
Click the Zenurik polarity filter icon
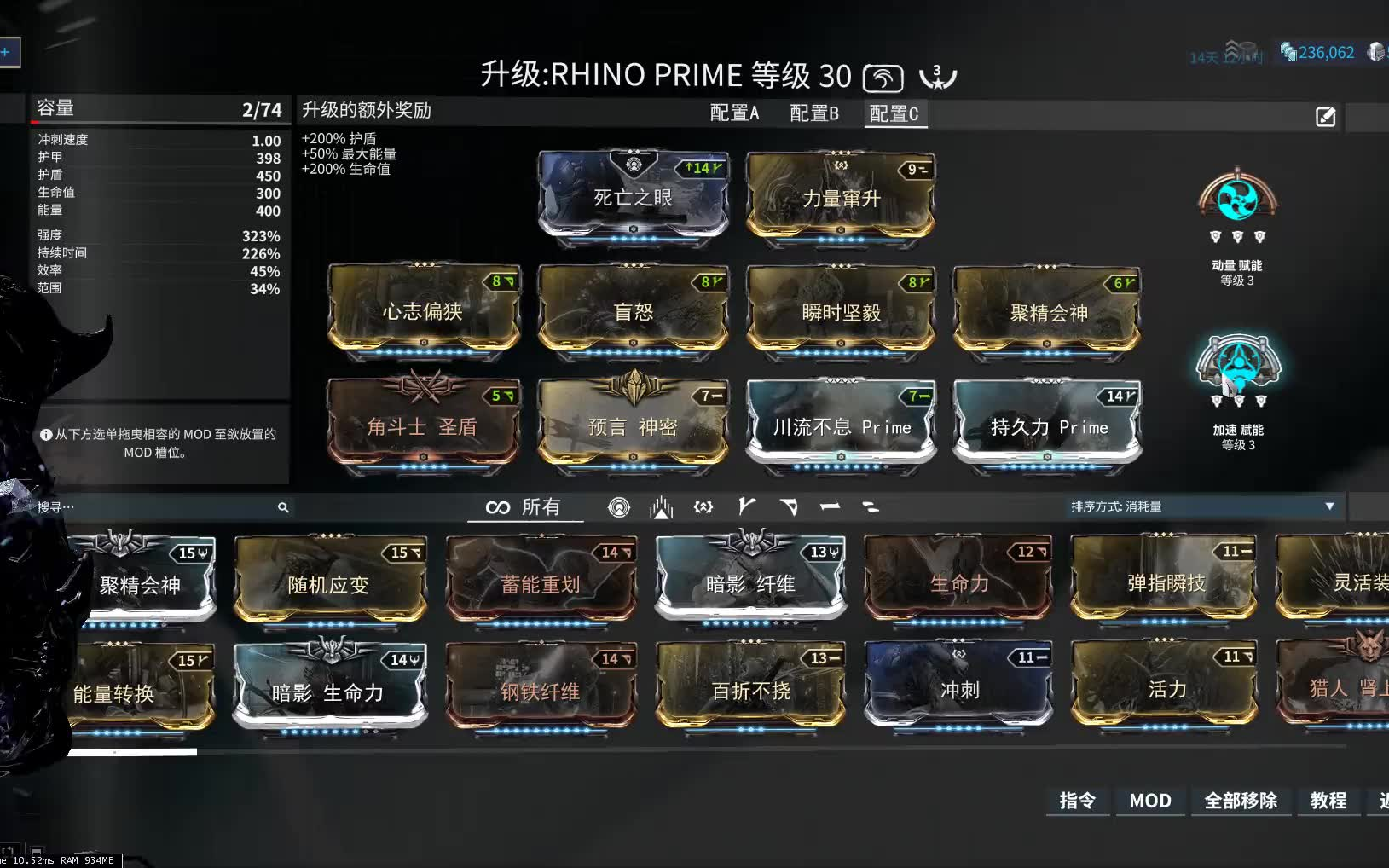coord(871,506)
